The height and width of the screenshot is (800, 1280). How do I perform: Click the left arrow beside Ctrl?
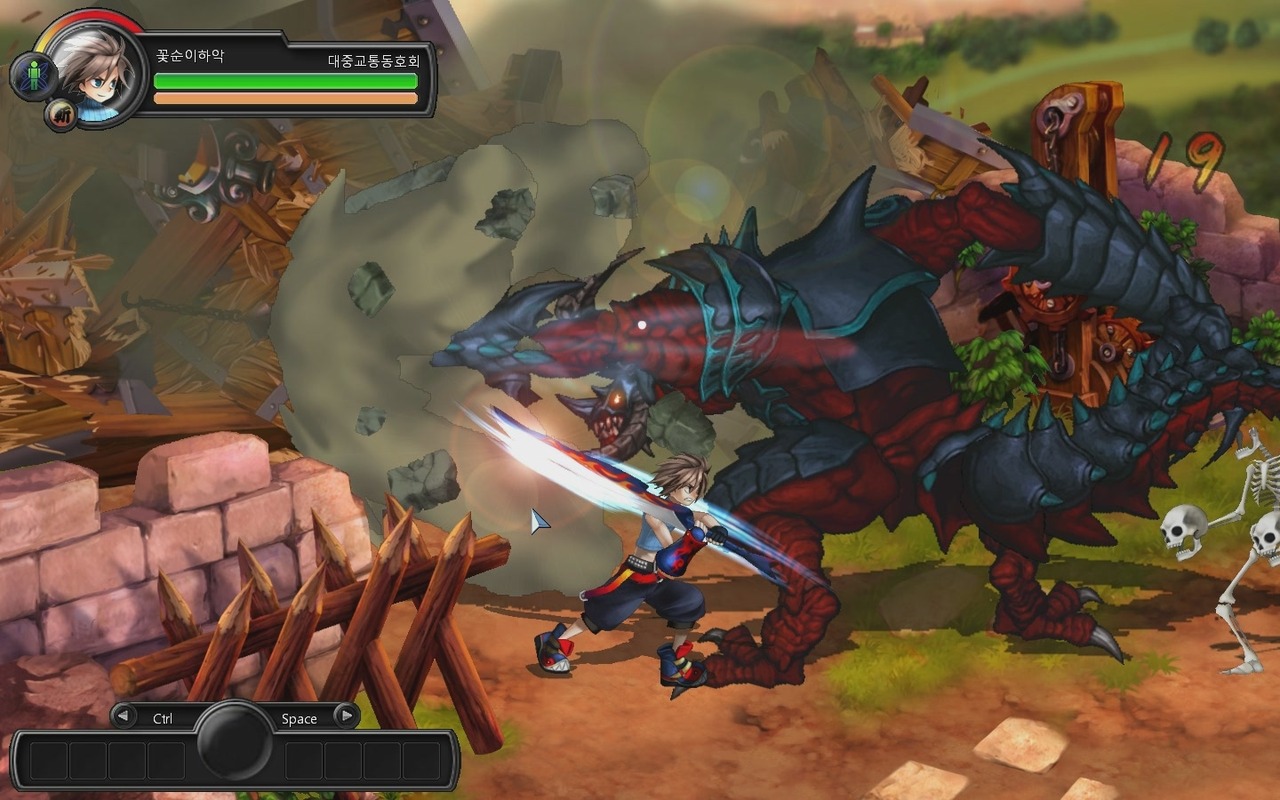click(124, 716)
